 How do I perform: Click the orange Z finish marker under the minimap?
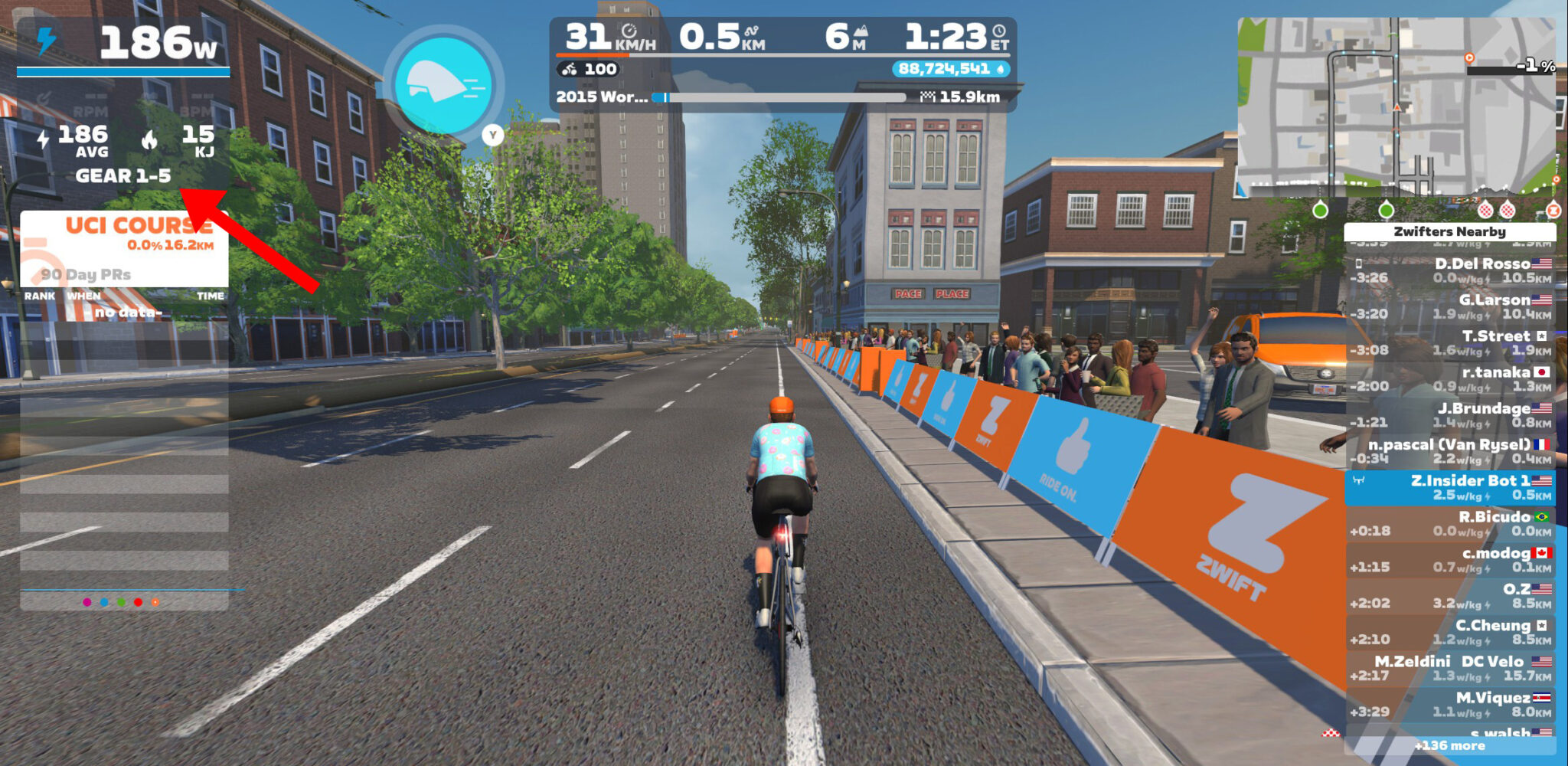tap(1554, 210)
